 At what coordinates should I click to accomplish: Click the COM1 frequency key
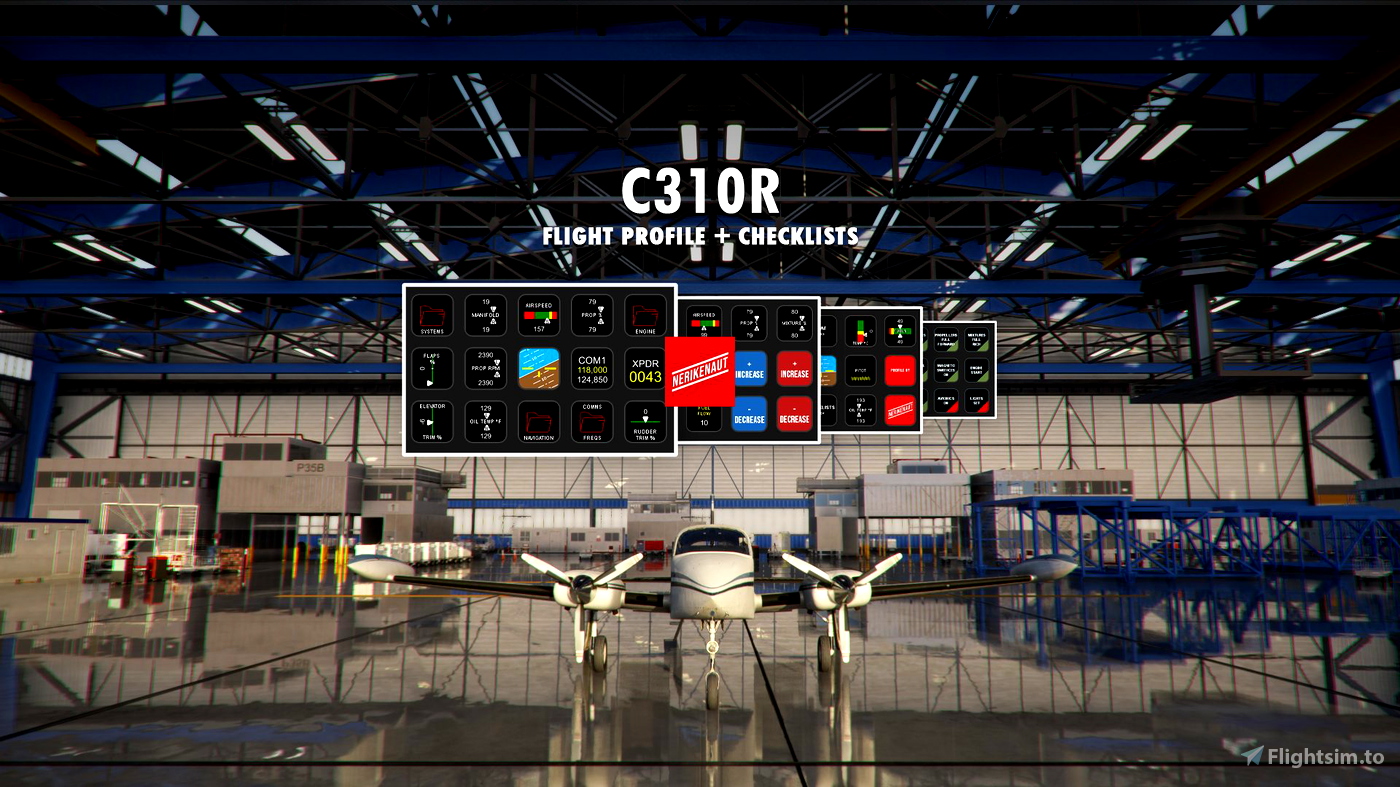(x=592, y=369)
